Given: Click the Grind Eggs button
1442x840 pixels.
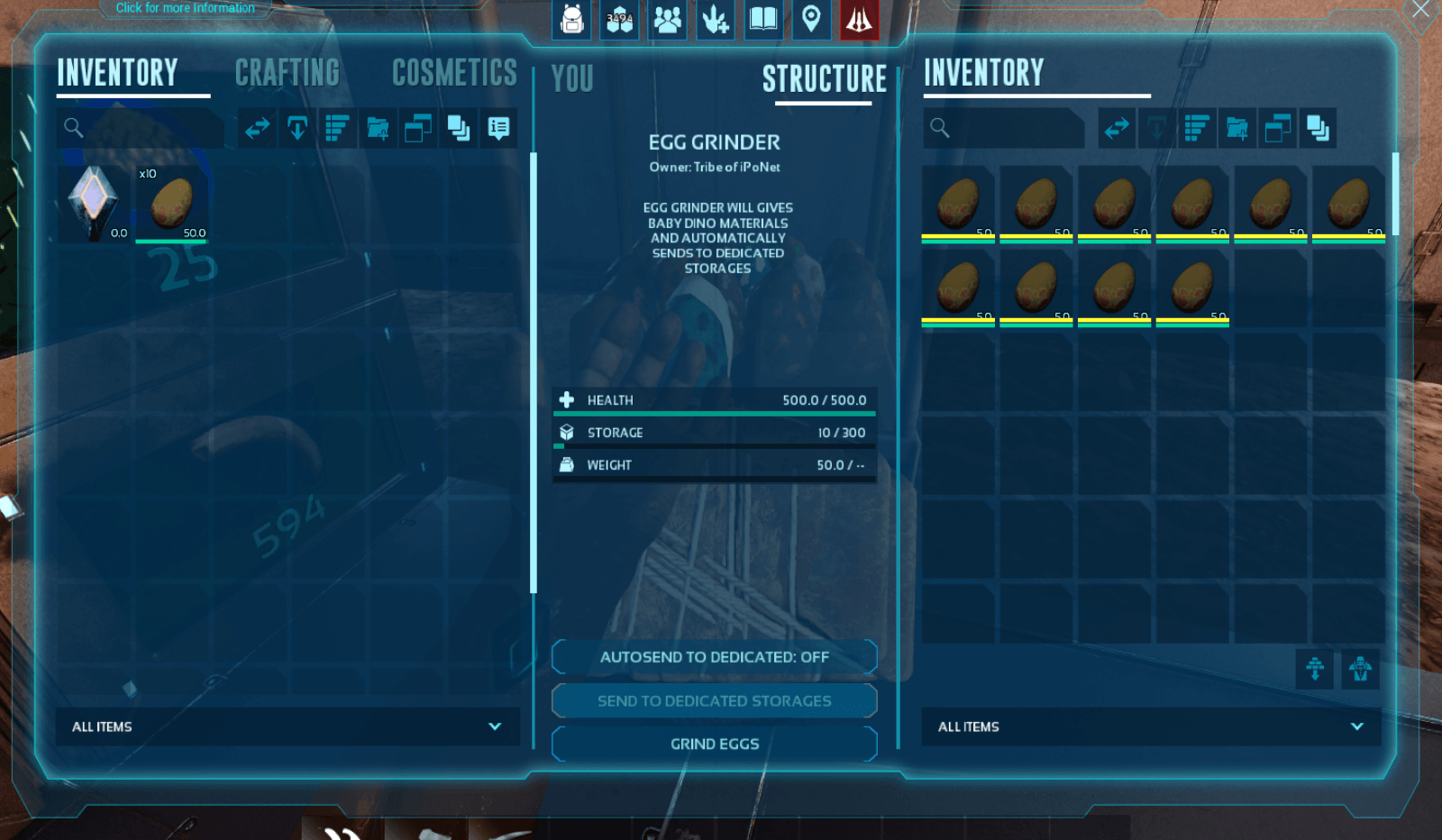Looking at the screenshot, I should [x=714, y=744].
